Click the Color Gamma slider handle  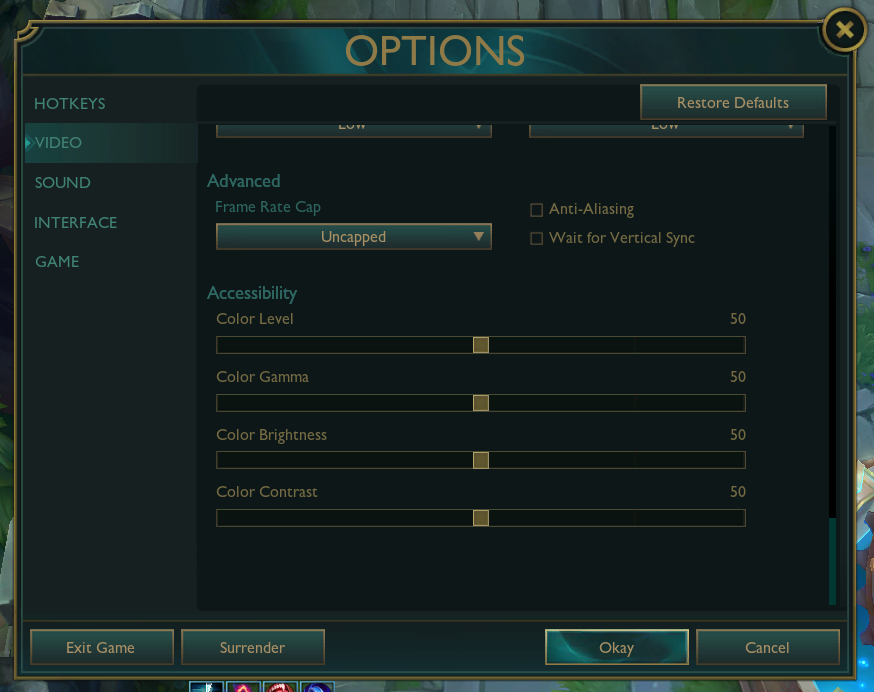[481, 403]
